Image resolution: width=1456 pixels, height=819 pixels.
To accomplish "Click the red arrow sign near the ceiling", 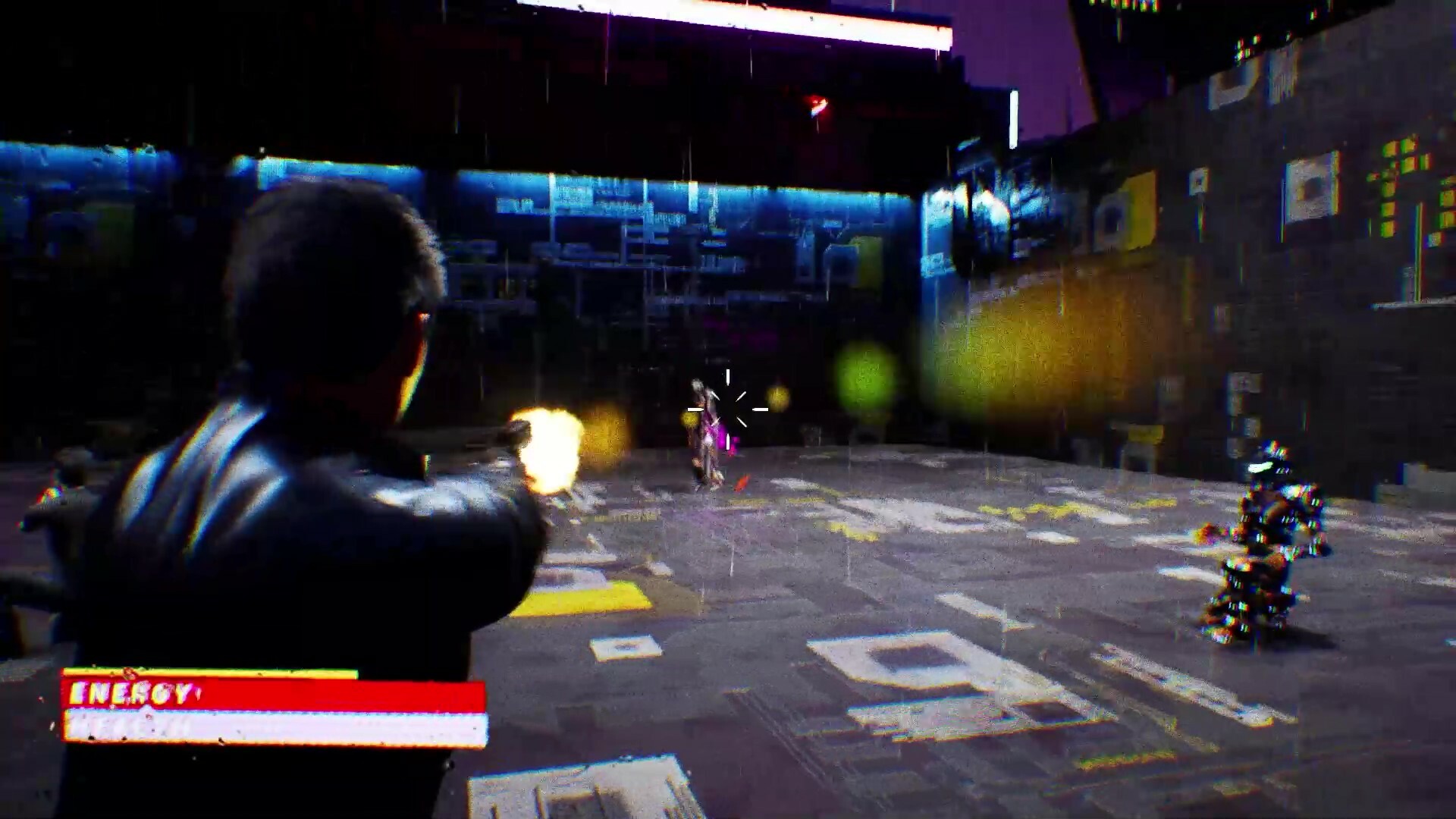I will tap(815, 106).
